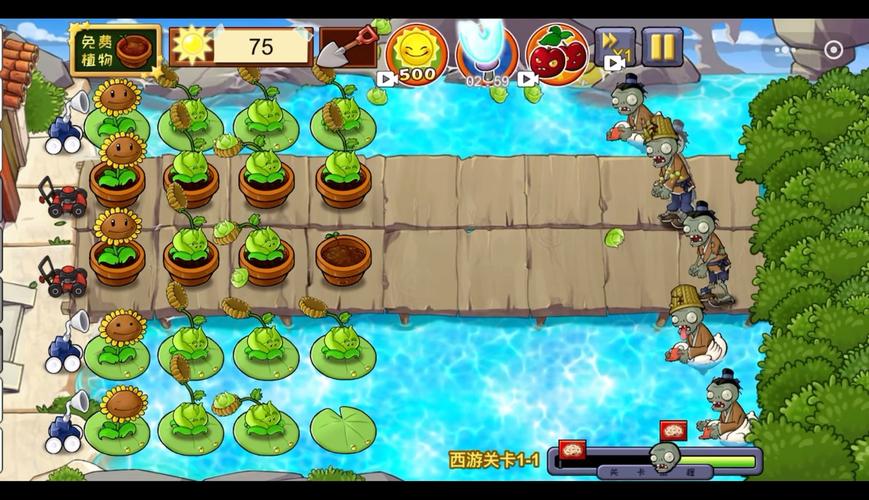Toggle the fast-forward speed button

click(x=614, y=48)
